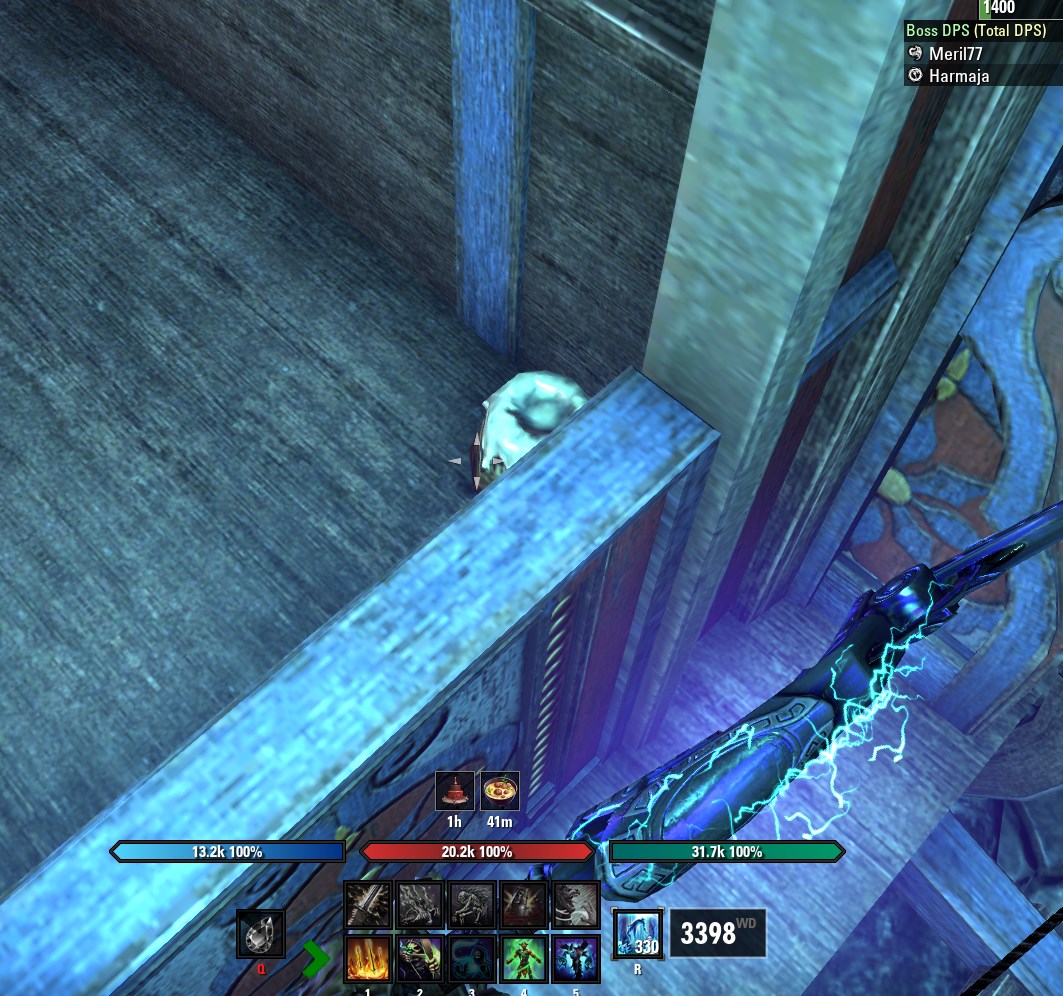Select the back-bar sword strike skill
The image size is (1063, 996).
pos(368,905)
